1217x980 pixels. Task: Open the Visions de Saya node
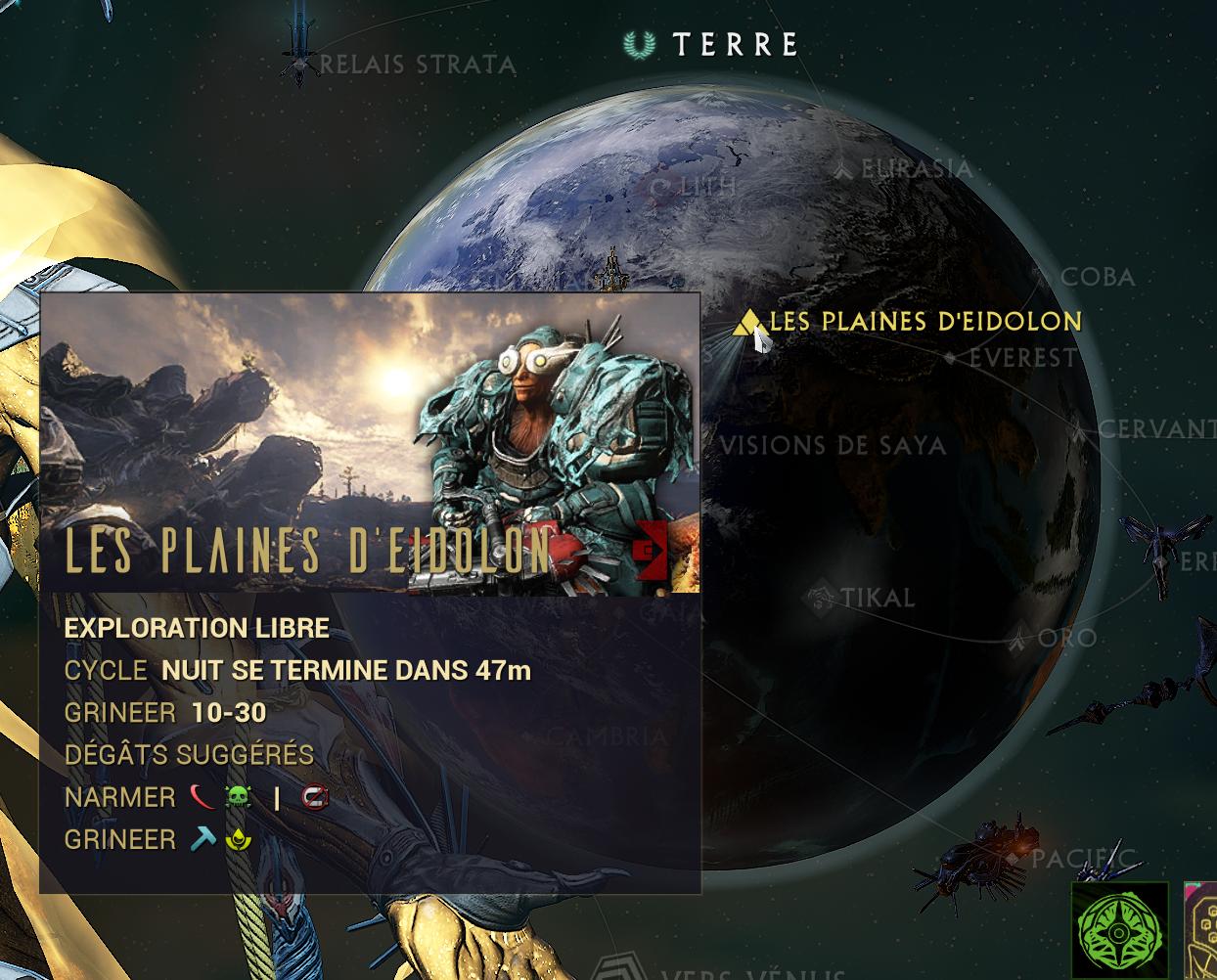point(832,446)
